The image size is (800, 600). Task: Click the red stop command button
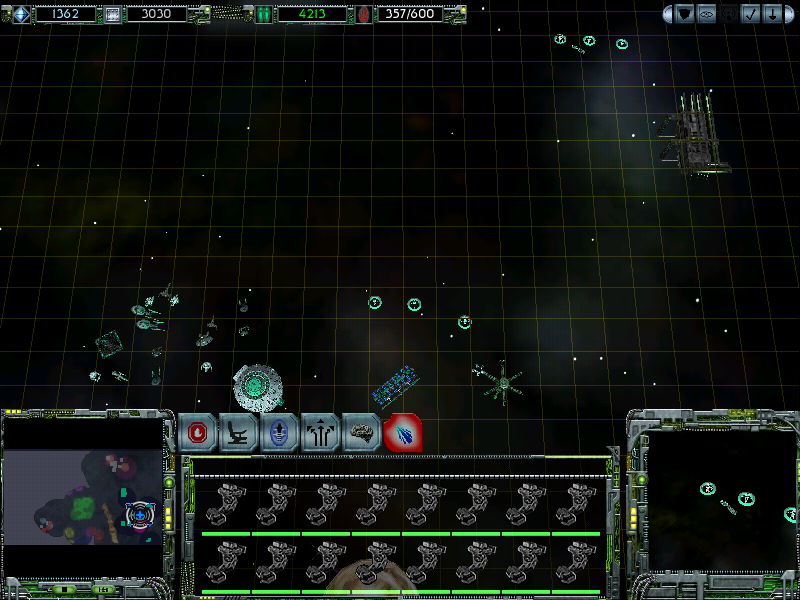click(x=198, y=433)
